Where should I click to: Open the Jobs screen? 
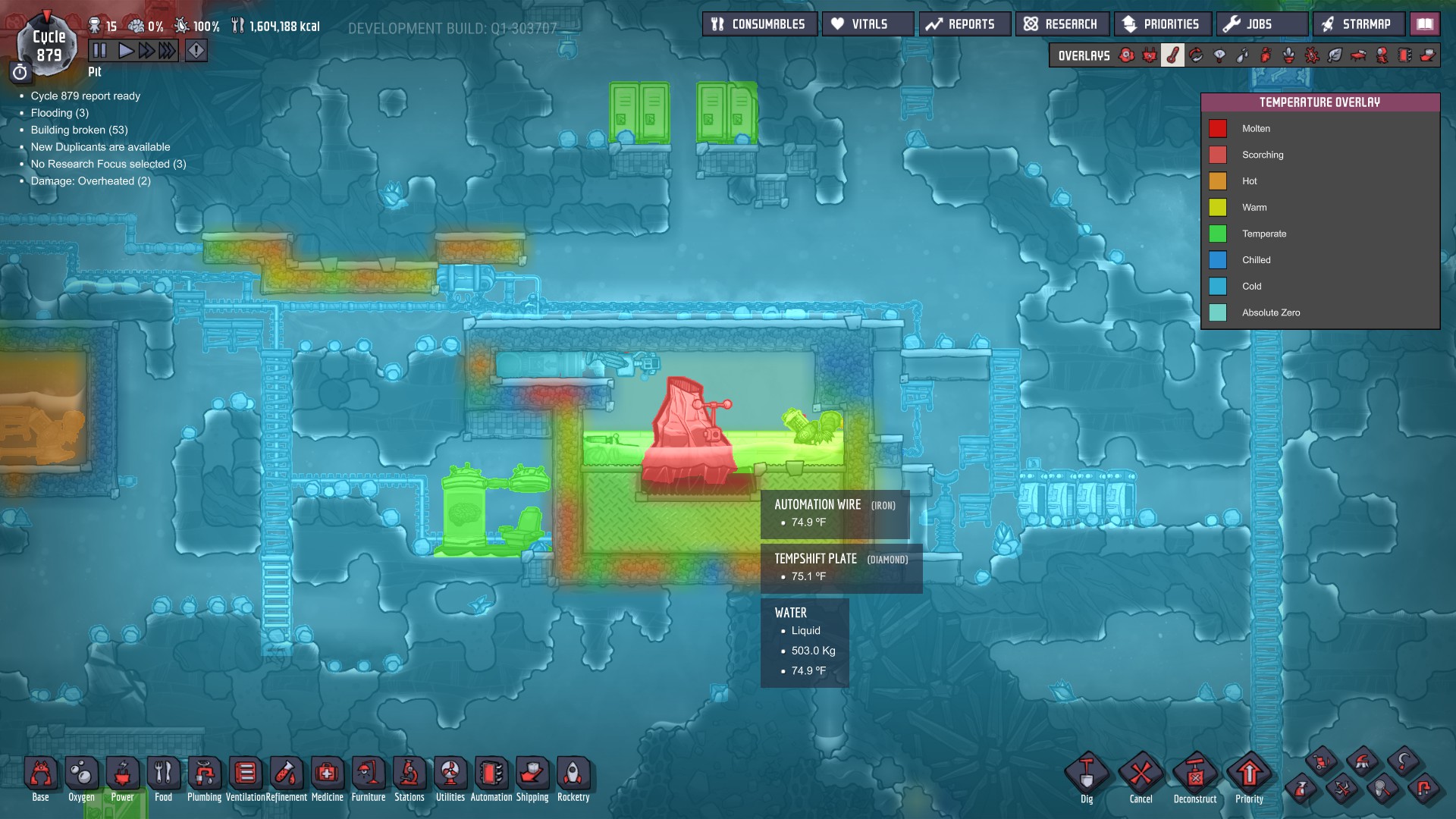[1261, 24]
